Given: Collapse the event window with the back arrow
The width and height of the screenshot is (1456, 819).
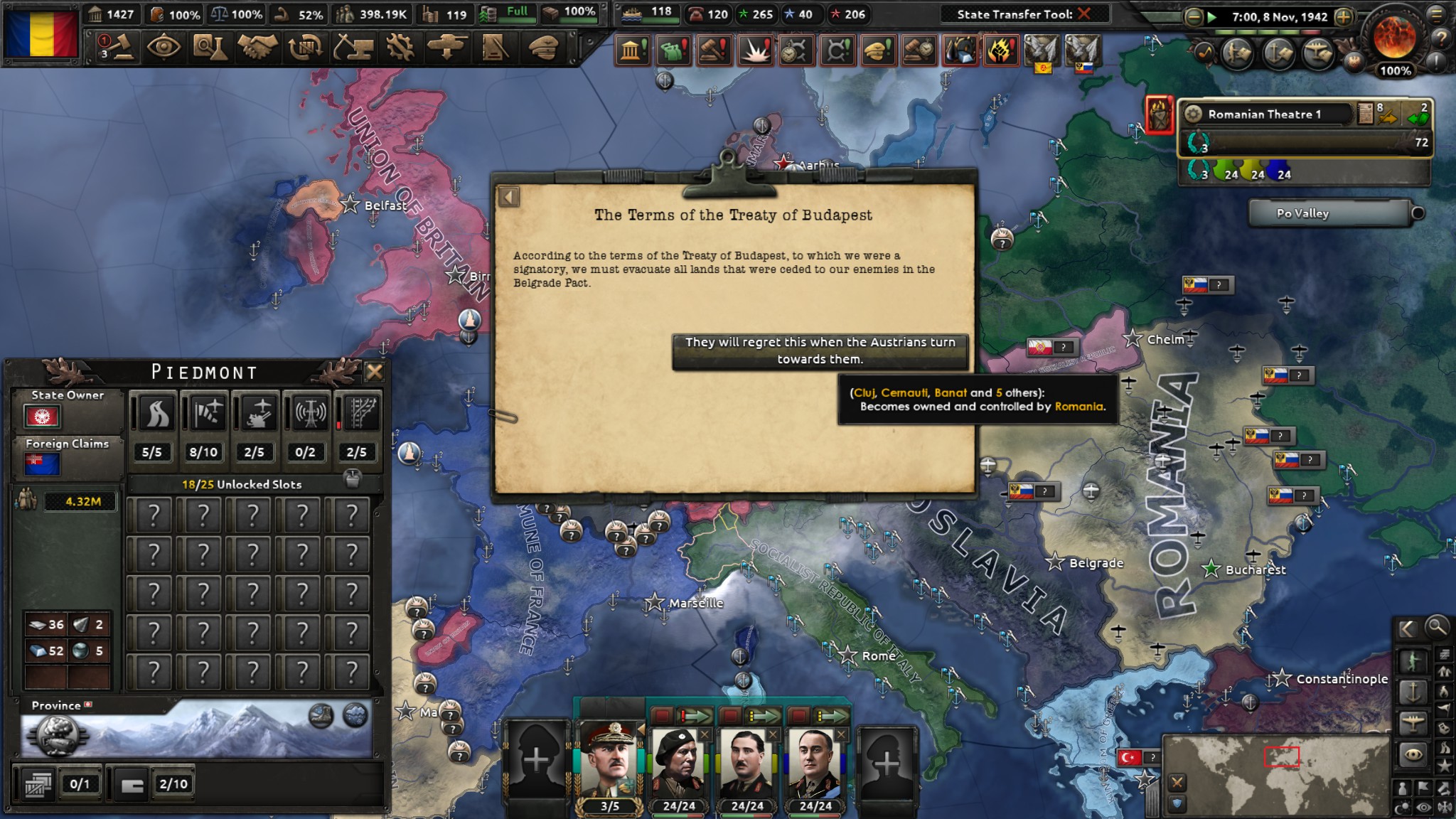Looking at the screenshot, I should 508,197.
